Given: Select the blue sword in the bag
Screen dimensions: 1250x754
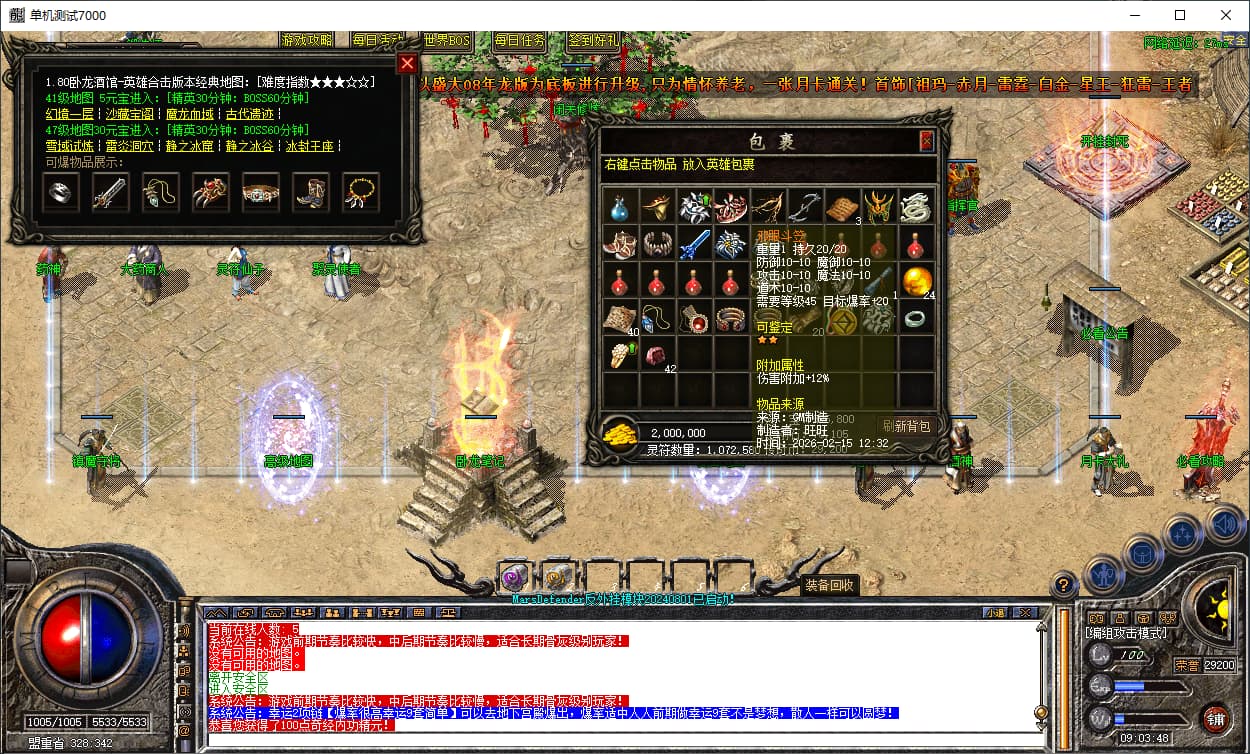Looking at the screenshot, I should 692,243.
